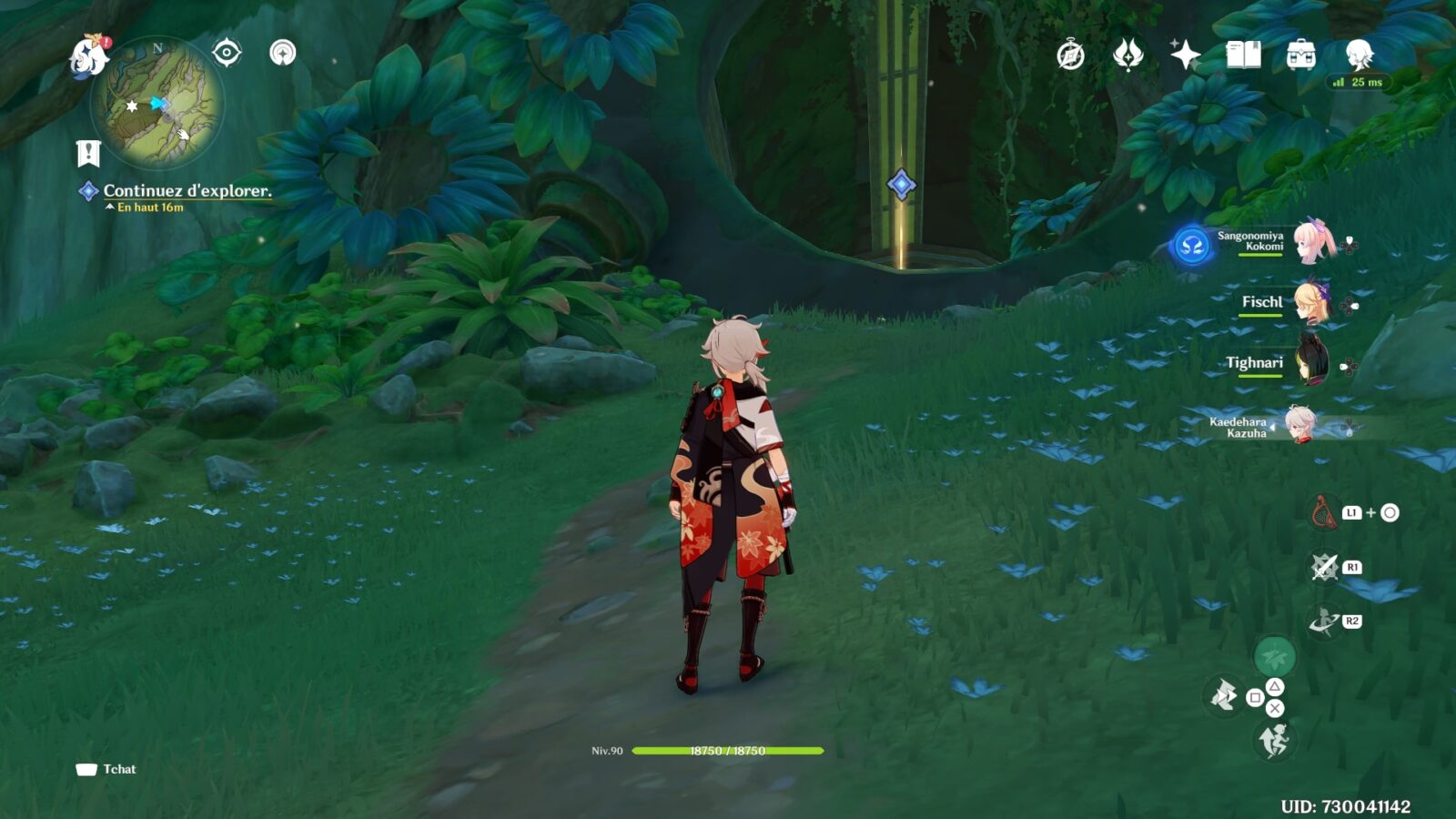
Task: Click the round starred-arch icon beside the eye
Action: click(x=283, y=53)
